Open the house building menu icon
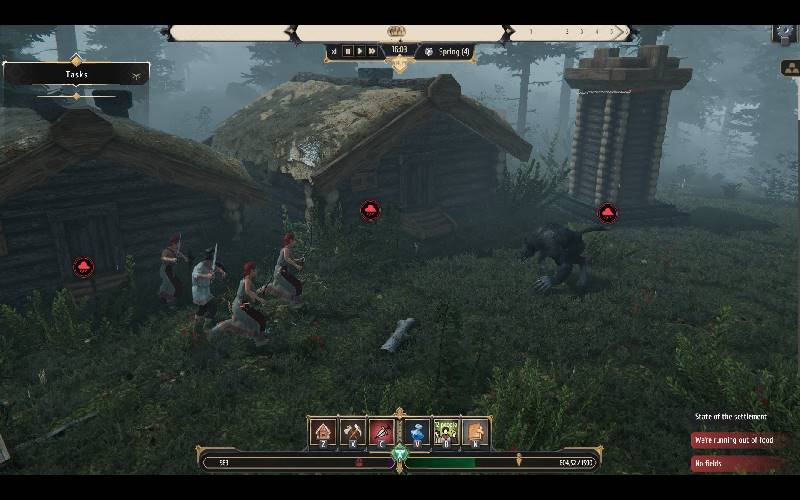 [x=322, y=432]
